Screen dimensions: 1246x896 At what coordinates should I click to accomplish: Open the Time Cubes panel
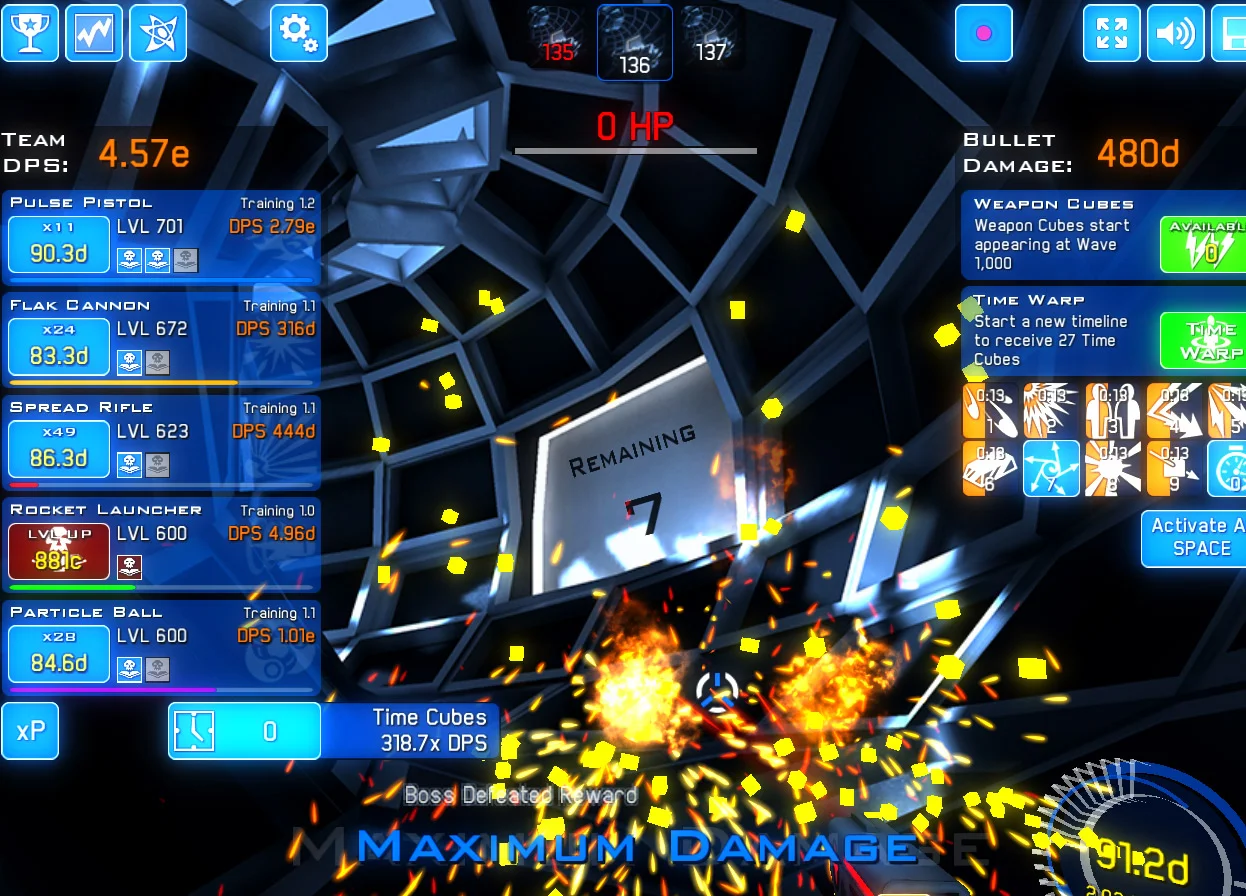coord(244,731)
